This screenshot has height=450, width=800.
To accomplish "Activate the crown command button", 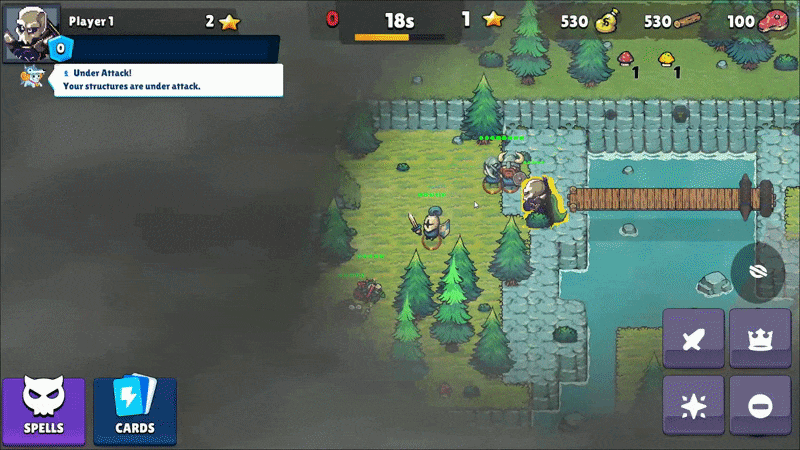I will (759, 340).
